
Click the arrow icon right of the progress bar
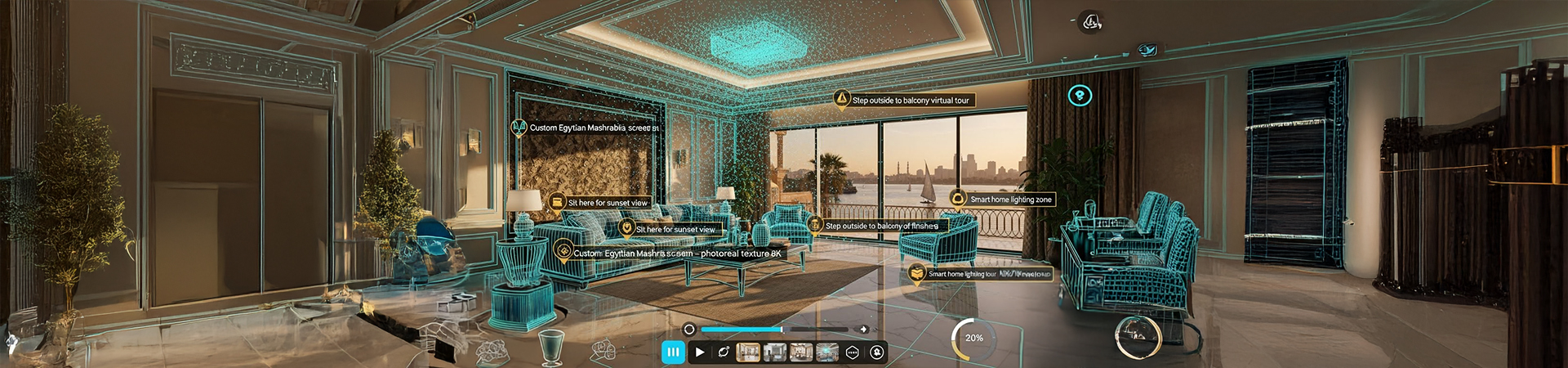[864, 330]
